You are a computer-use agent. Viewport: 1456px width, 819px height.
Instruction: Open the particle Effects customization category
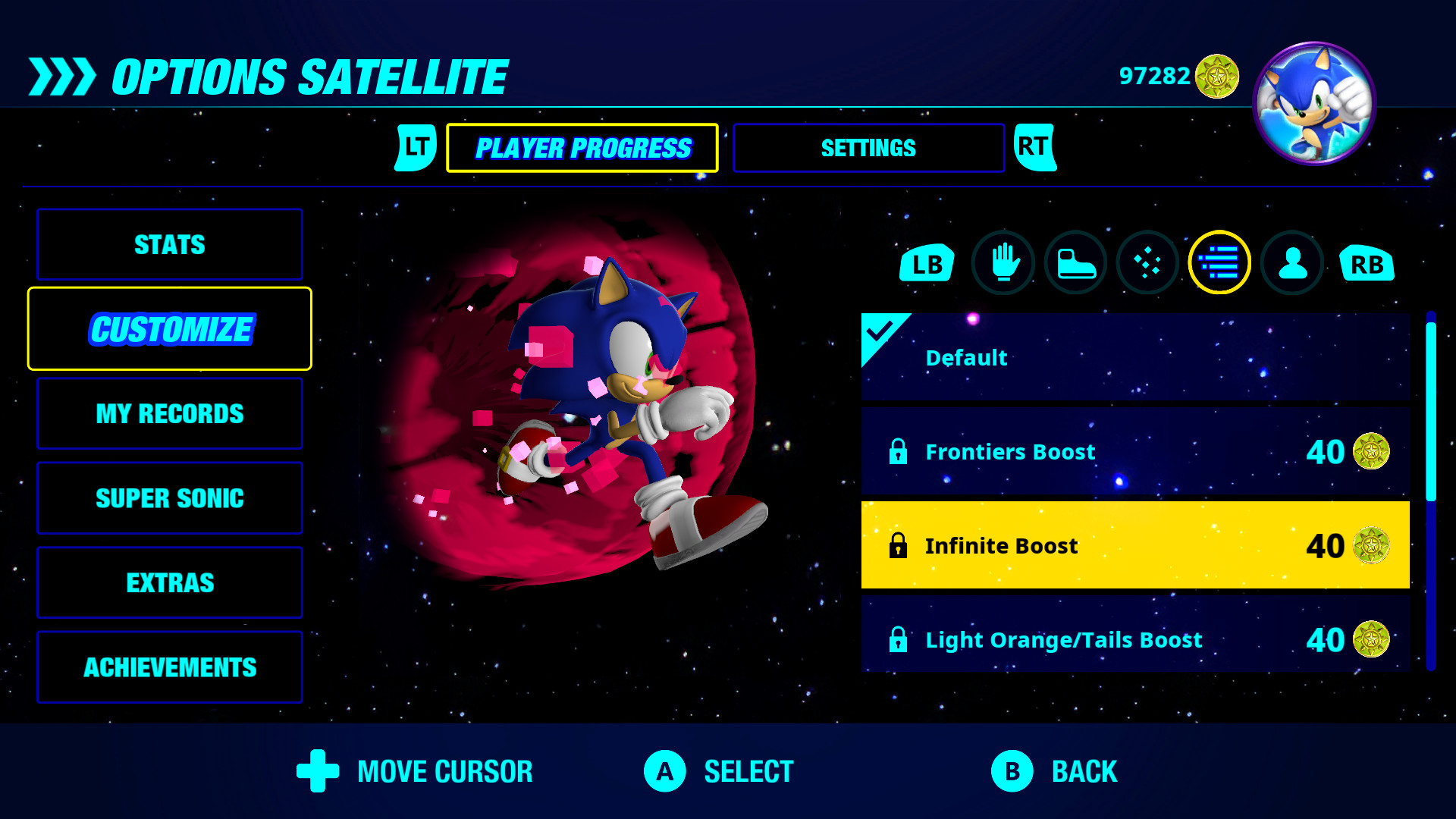pyautogui.click(x=1147, y=263)
